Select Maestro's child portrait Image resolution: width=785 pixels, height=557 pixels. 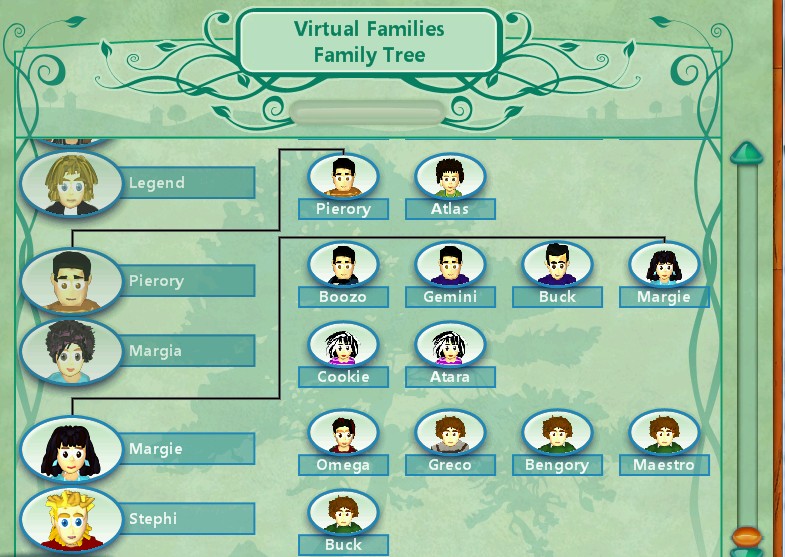(664, 433)
